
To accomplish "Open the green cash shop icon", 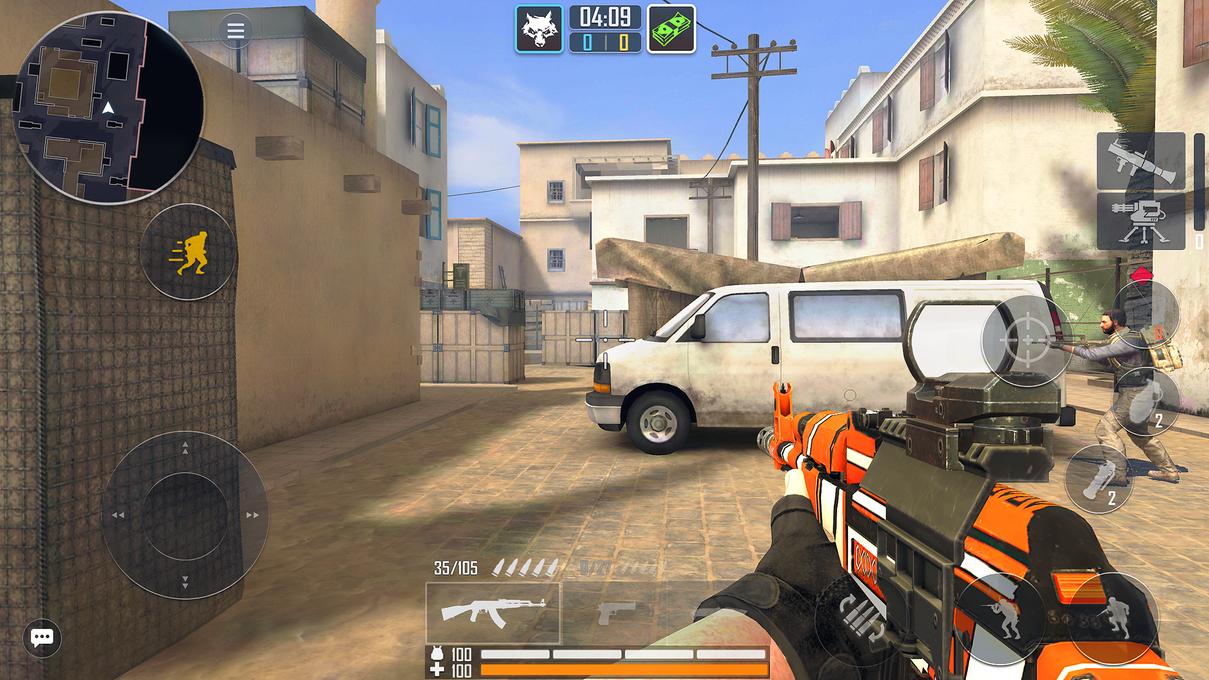I will click(x=671, y=29).
